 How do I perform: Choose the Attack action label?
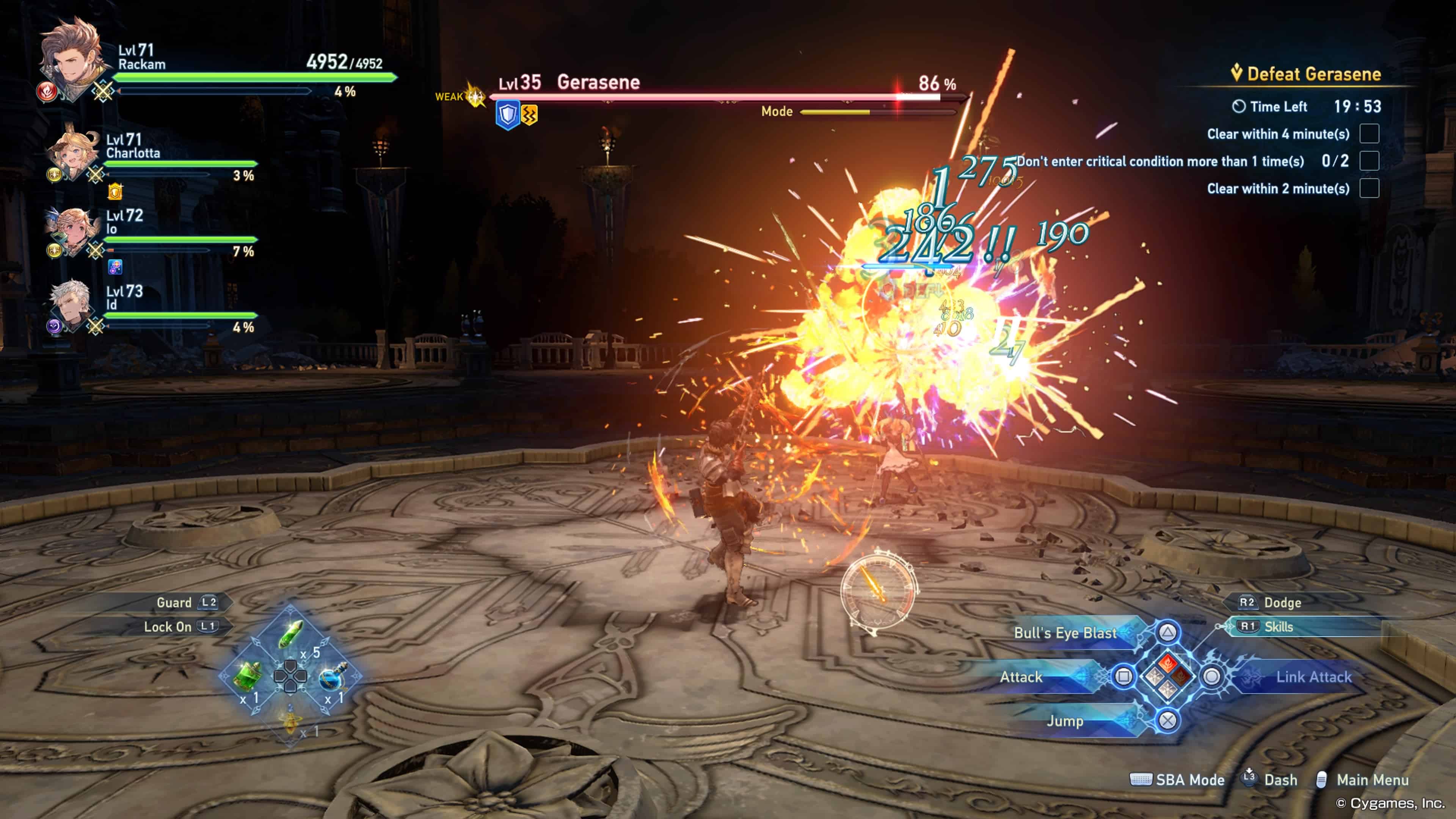(x=1021, y=676)
